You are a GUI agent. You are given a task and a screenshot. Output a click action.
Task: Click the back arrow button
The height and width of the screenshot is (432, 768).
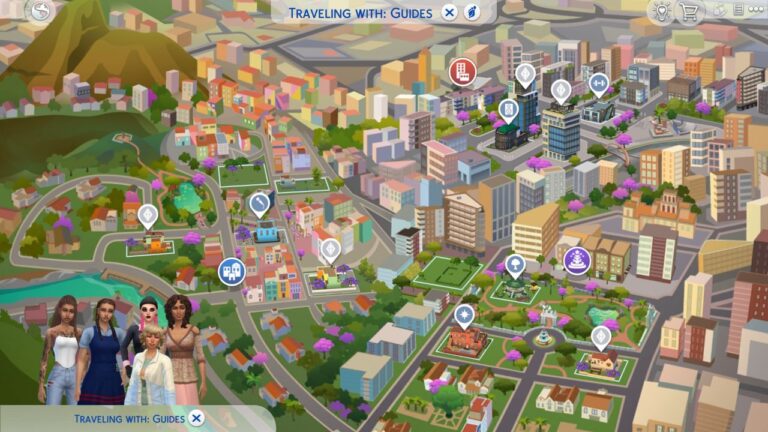pos(40,12)
